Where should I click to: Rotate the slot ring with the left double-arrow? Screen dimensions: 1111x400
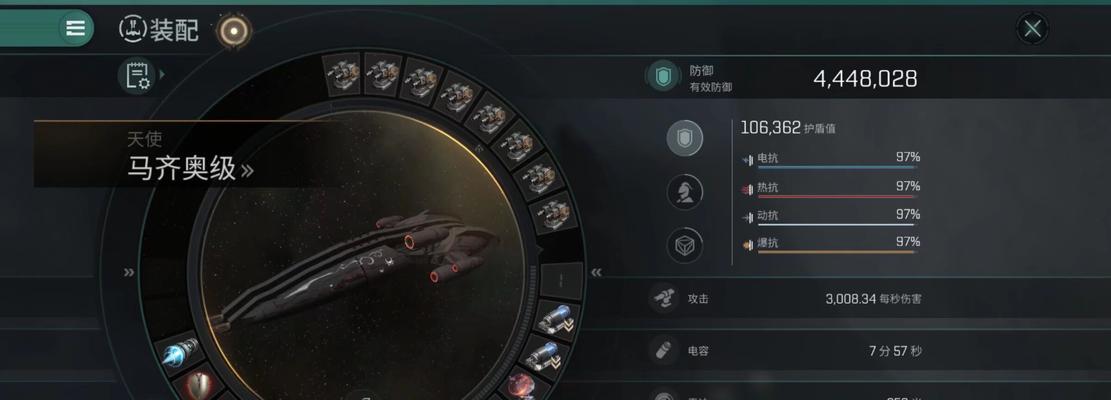click(x=129, y=272)
